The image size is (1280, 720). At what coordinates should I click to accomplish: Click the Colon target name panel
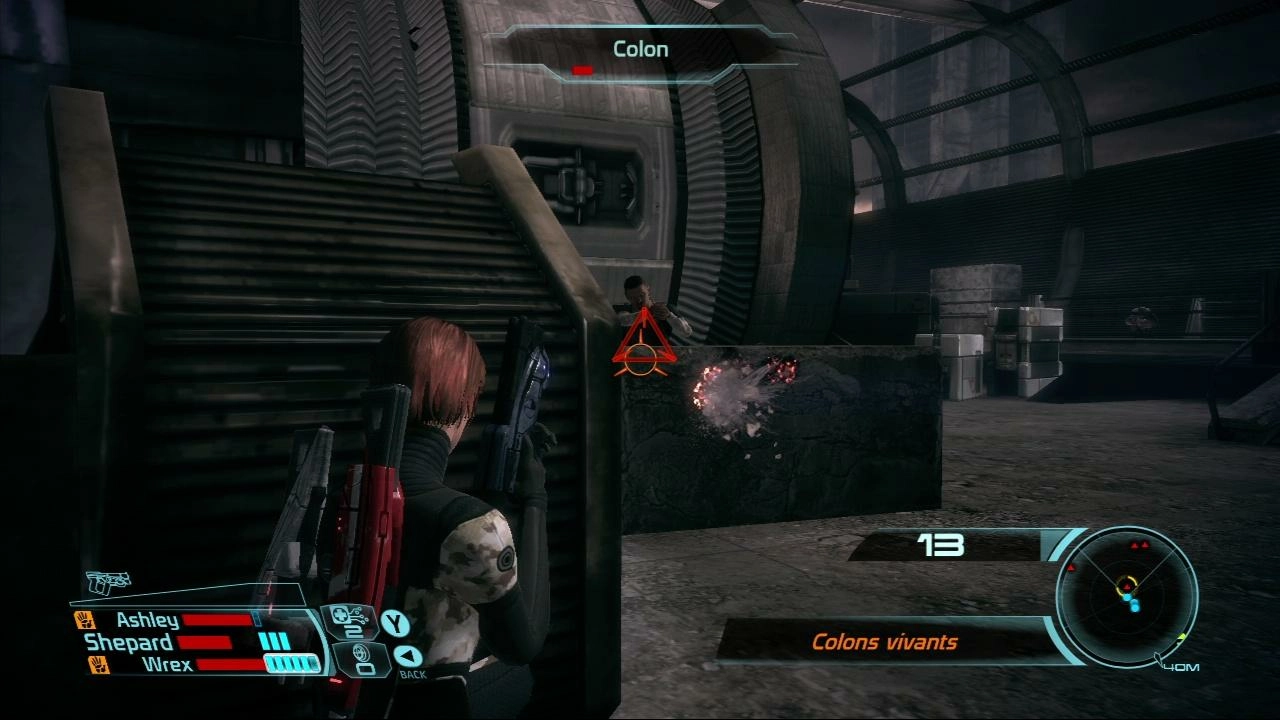640,49
